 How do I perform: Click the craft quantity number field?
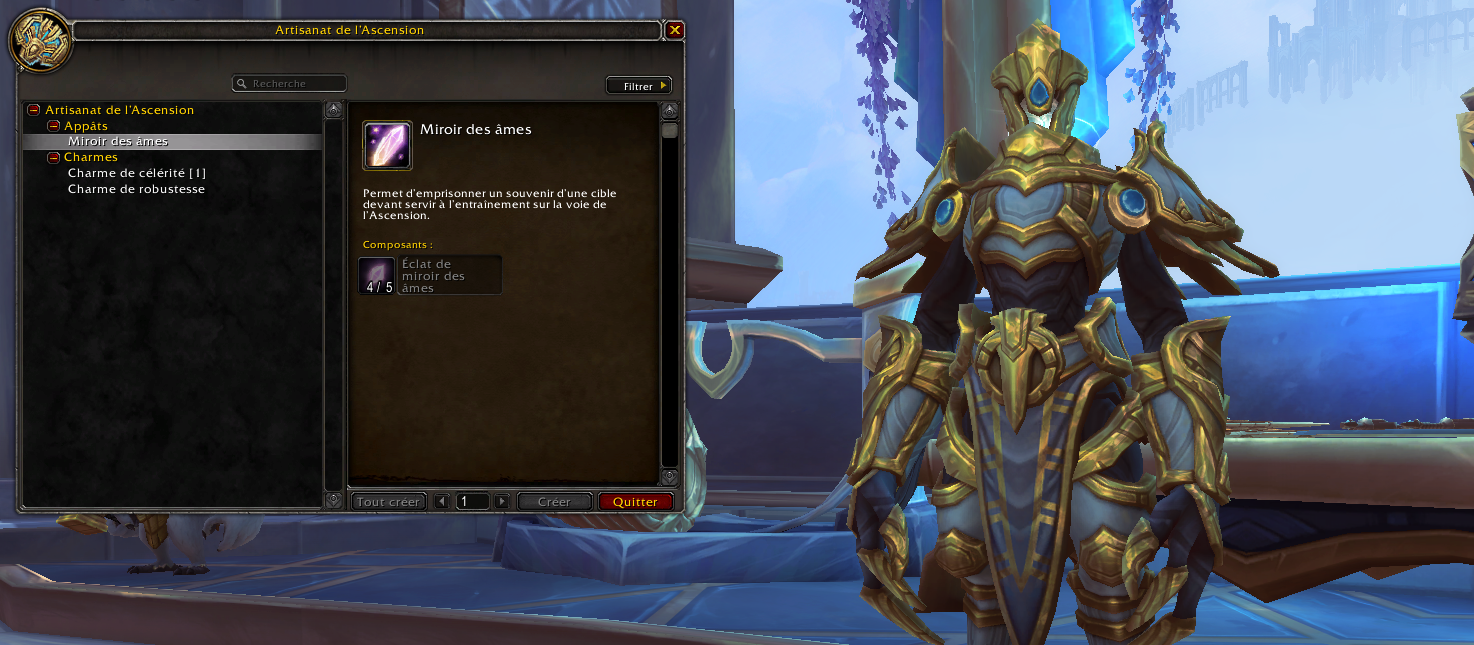tap(472, 502)
